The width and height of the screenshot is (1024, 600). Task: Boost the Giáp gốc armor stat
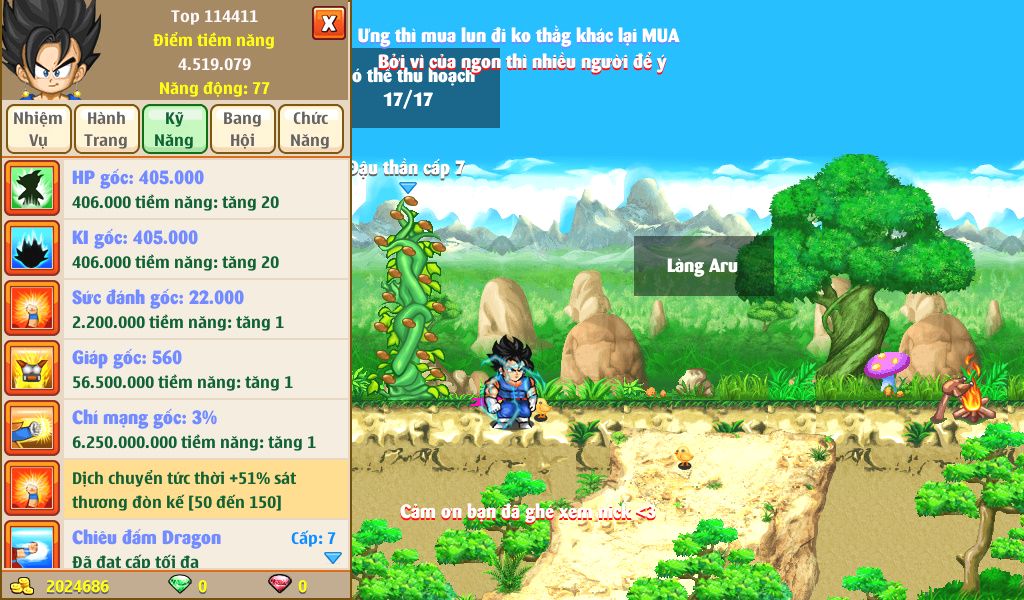(175, 369)
